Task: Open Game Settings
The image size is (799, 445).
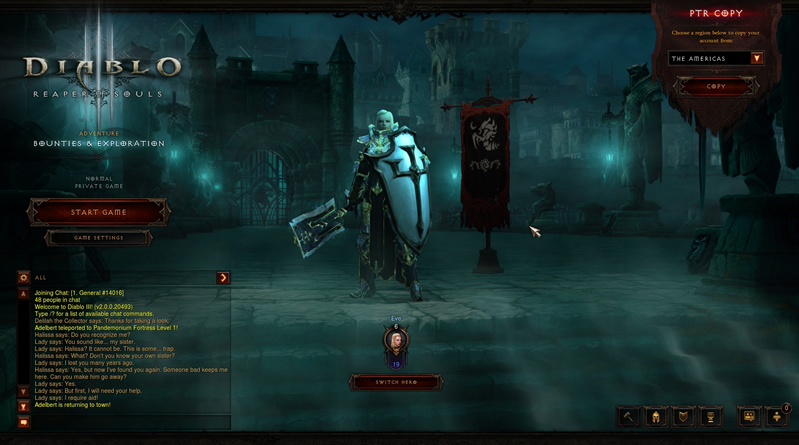Action: pyautogui.click(x=98, y=238)
